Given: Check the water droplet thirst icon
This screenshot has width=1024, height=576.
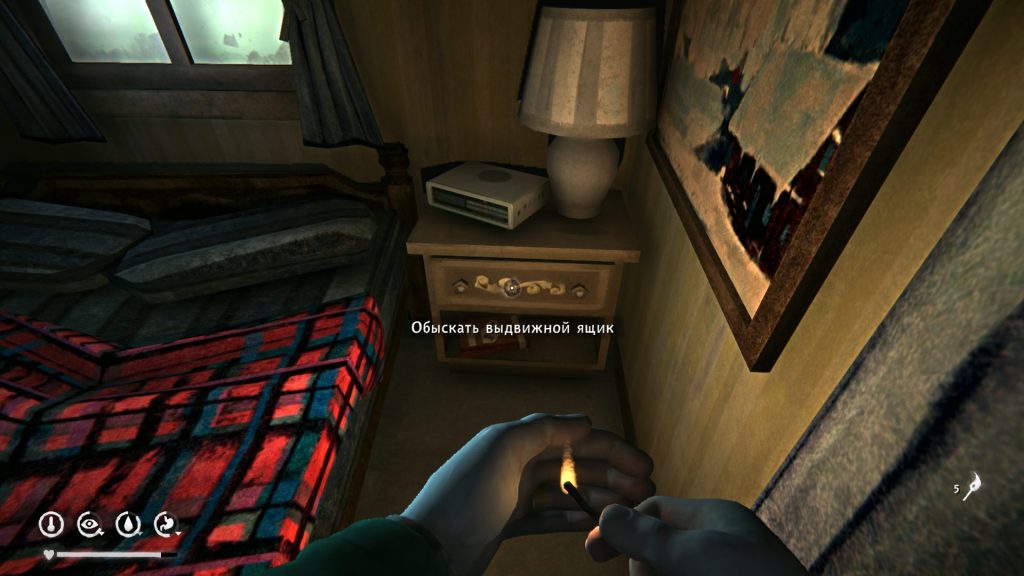Looking at the screenshot, I should (127, 523).
